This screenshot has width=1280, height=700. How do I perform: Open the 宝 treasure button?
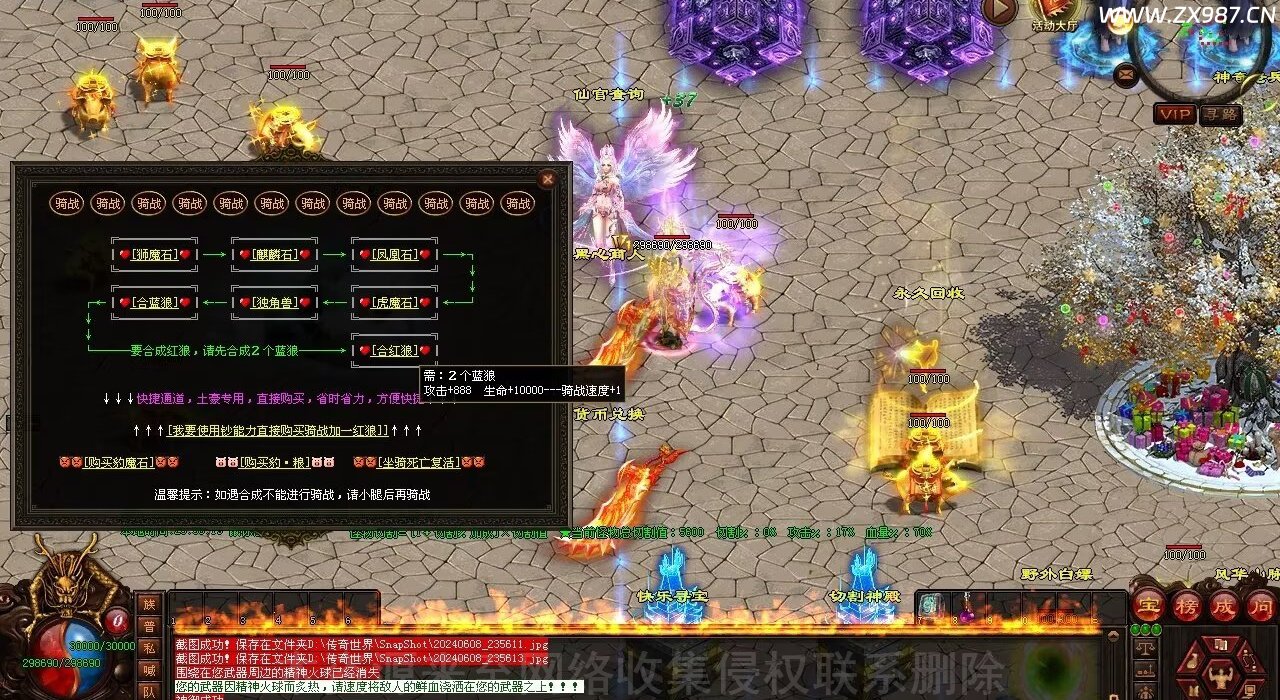1149,605
